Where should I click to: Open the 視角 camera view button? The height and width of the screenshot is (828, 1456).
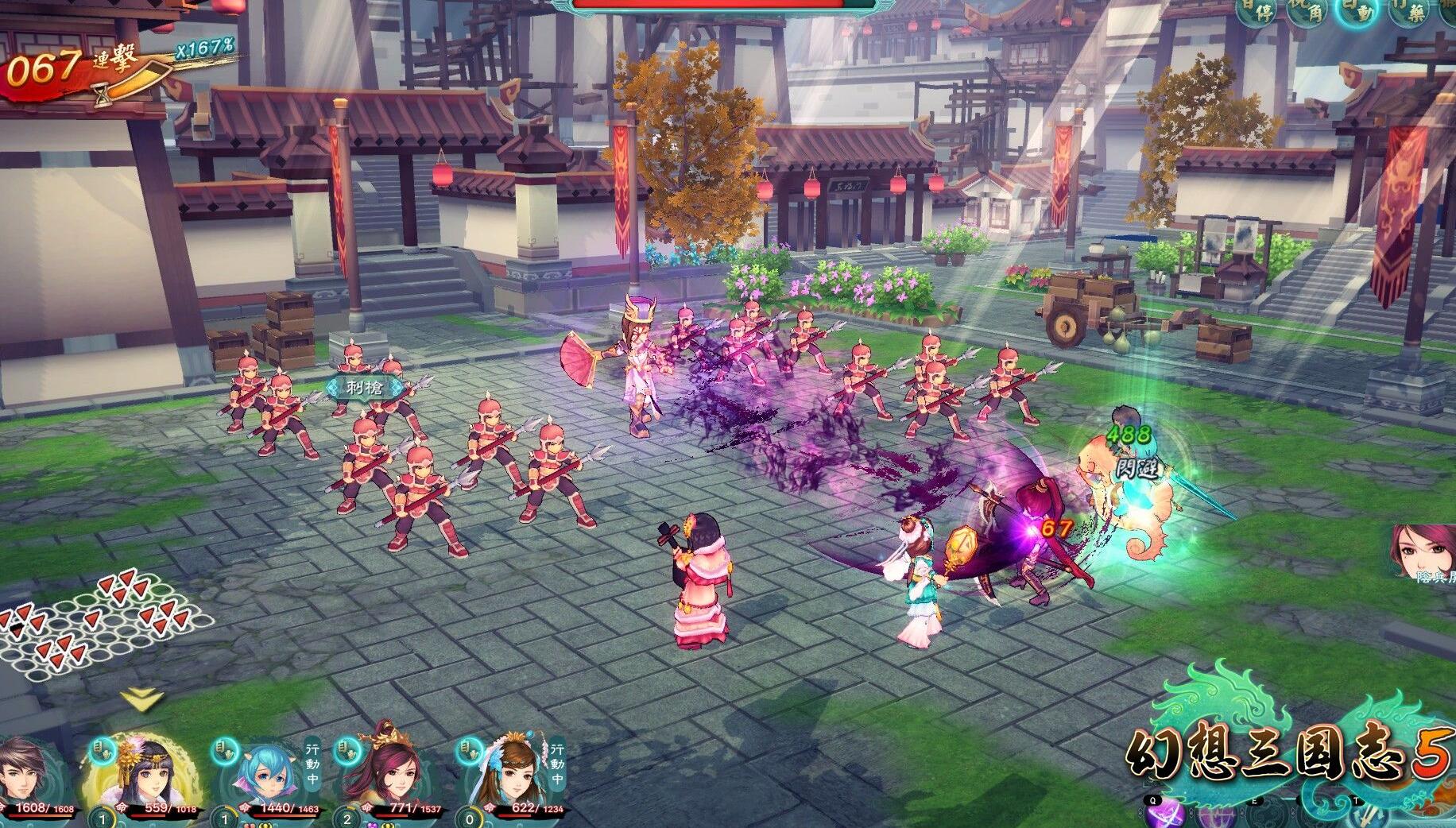pos(1307,13)
